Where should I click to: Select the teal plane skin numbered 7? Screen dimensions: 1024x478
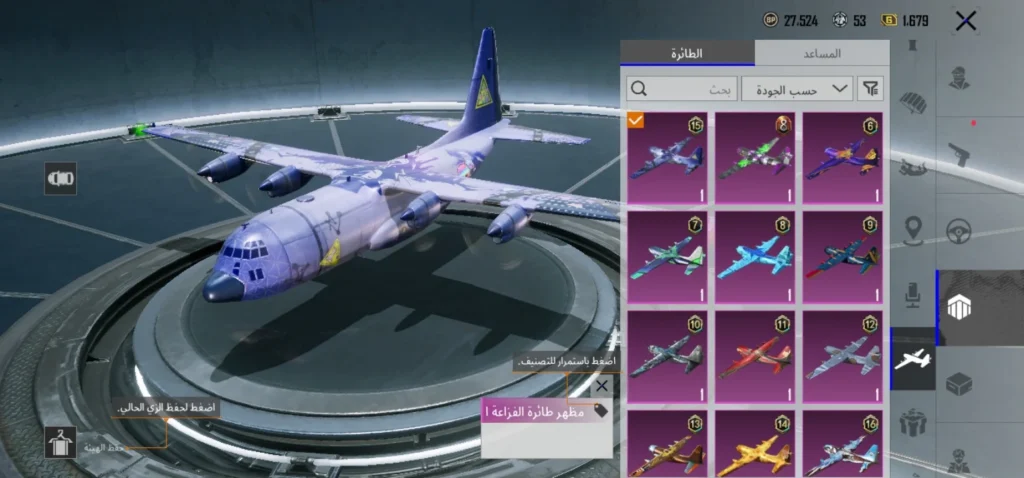click(667, 258)
